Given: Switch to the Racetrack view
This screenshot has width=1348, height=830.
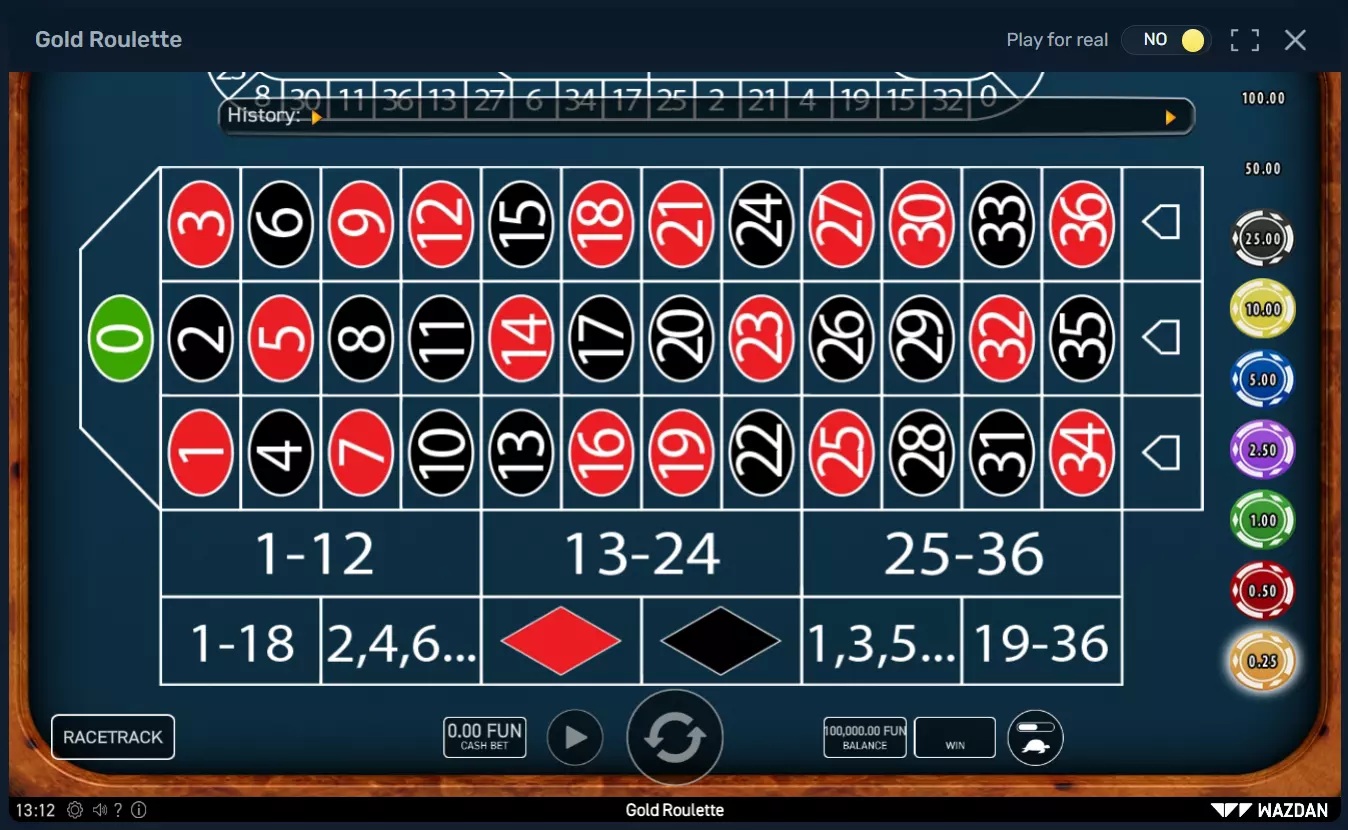Looking at the screenshot, I should pos(112,736).
